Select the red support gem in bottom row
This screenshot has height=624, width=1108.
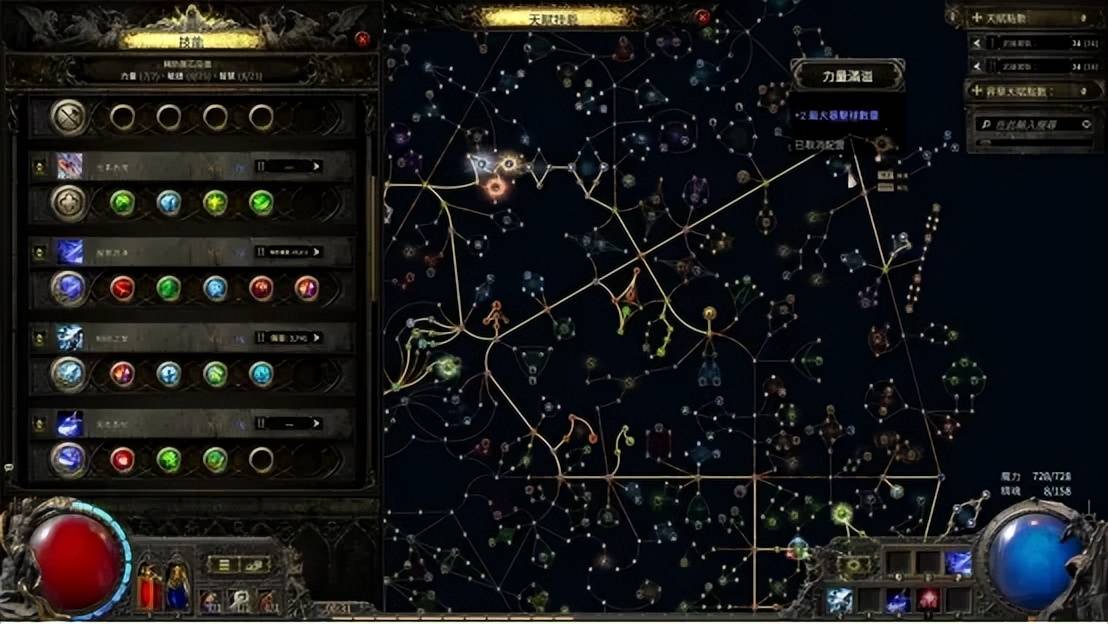[x=123, y=460]
